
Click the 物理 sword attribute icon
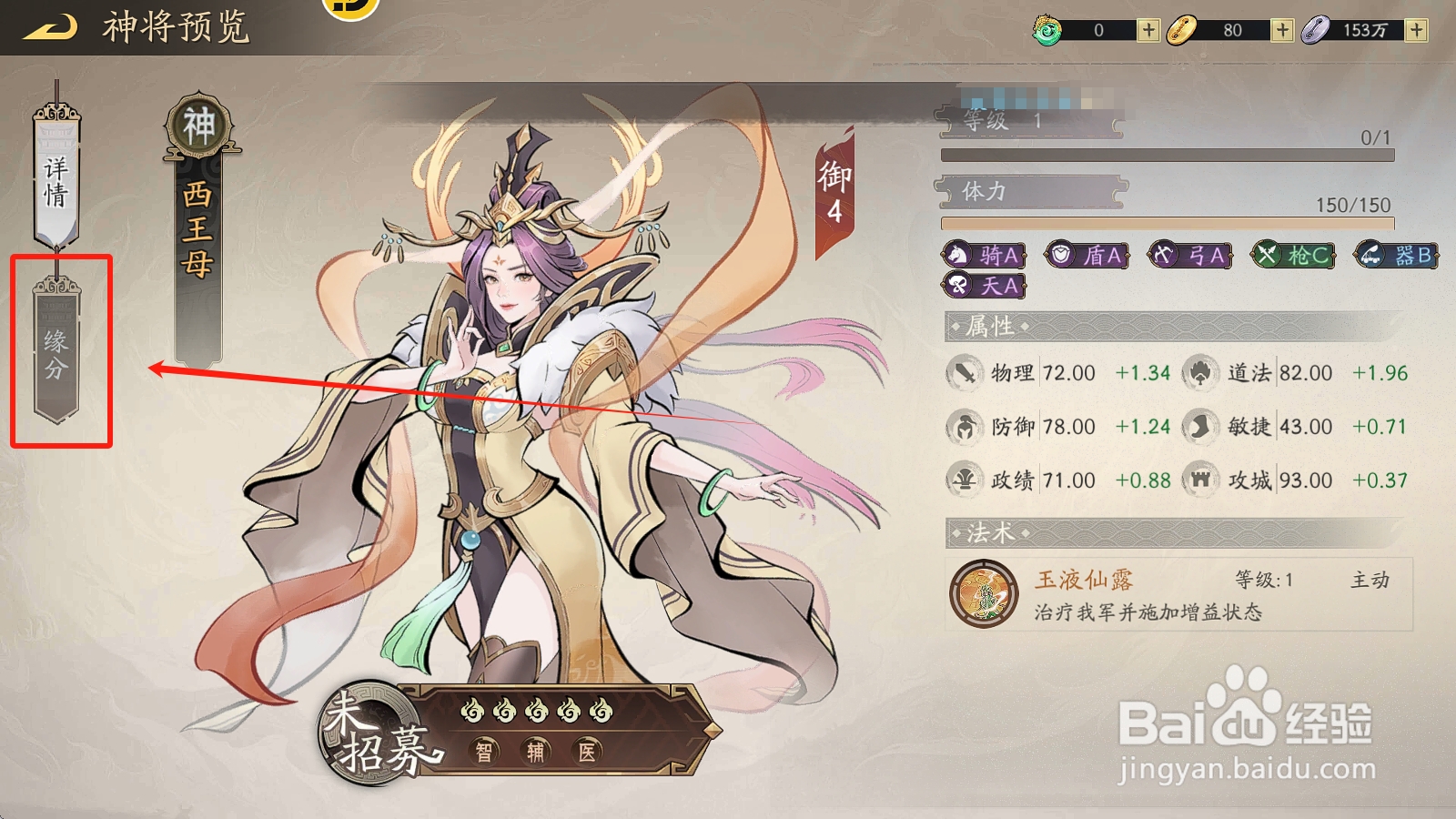point(967,373)
